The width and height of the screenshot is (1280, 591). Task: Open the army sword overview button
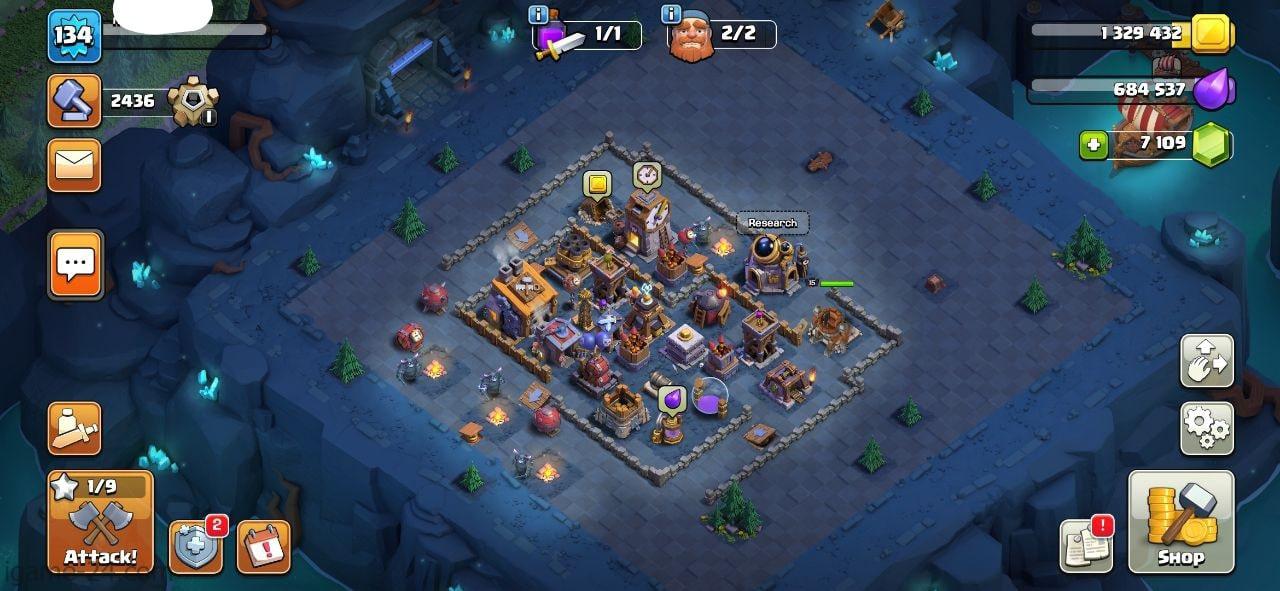(x=74, y=429)
